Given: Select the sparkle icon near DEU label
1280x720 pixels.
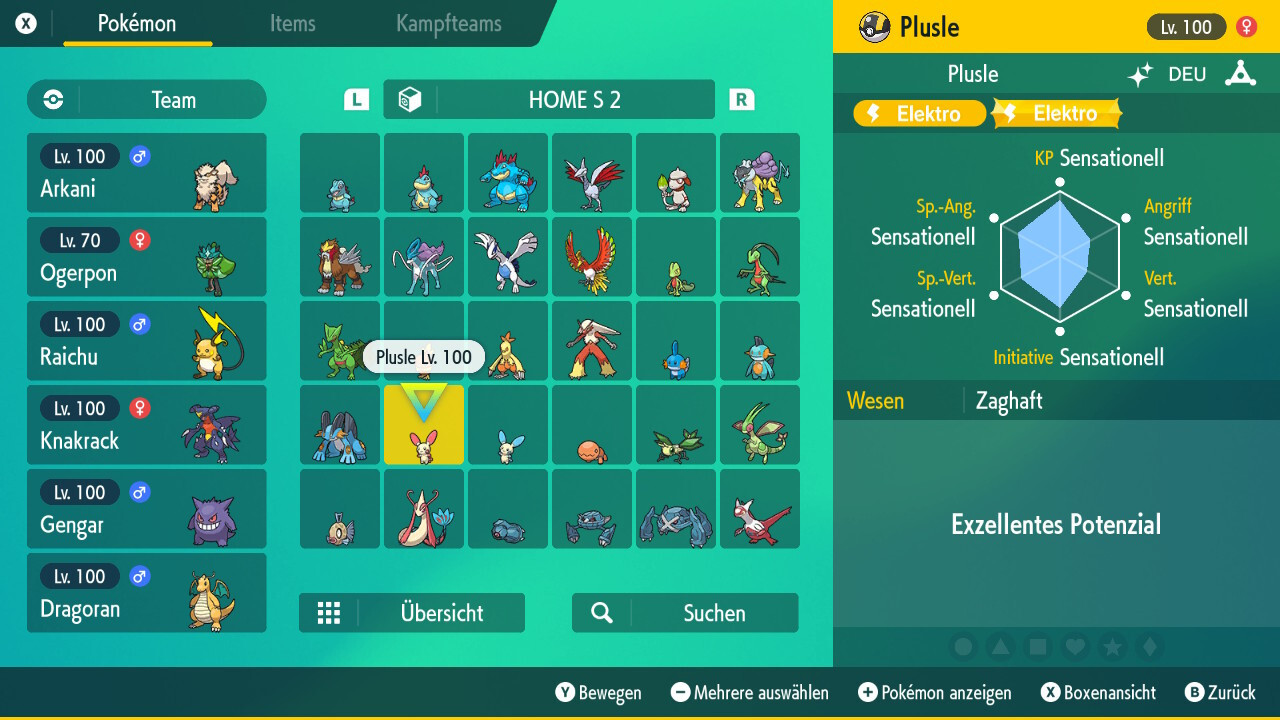Looking at the screenshot, I should tap(1140, 73).
